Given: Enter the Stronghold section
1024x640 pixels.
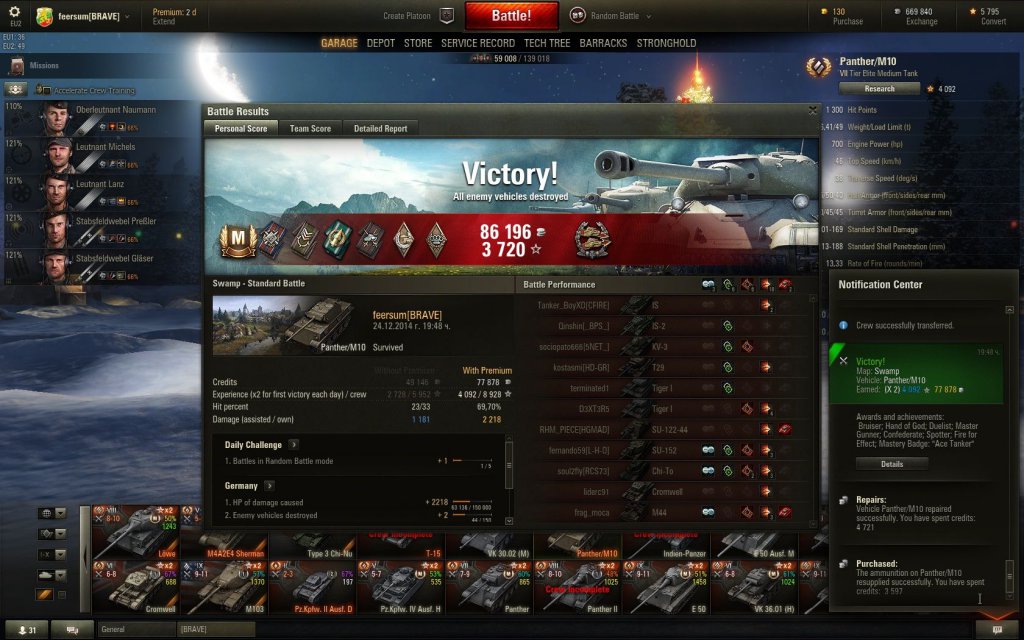Looking at the screenshot, I should 666,44.
